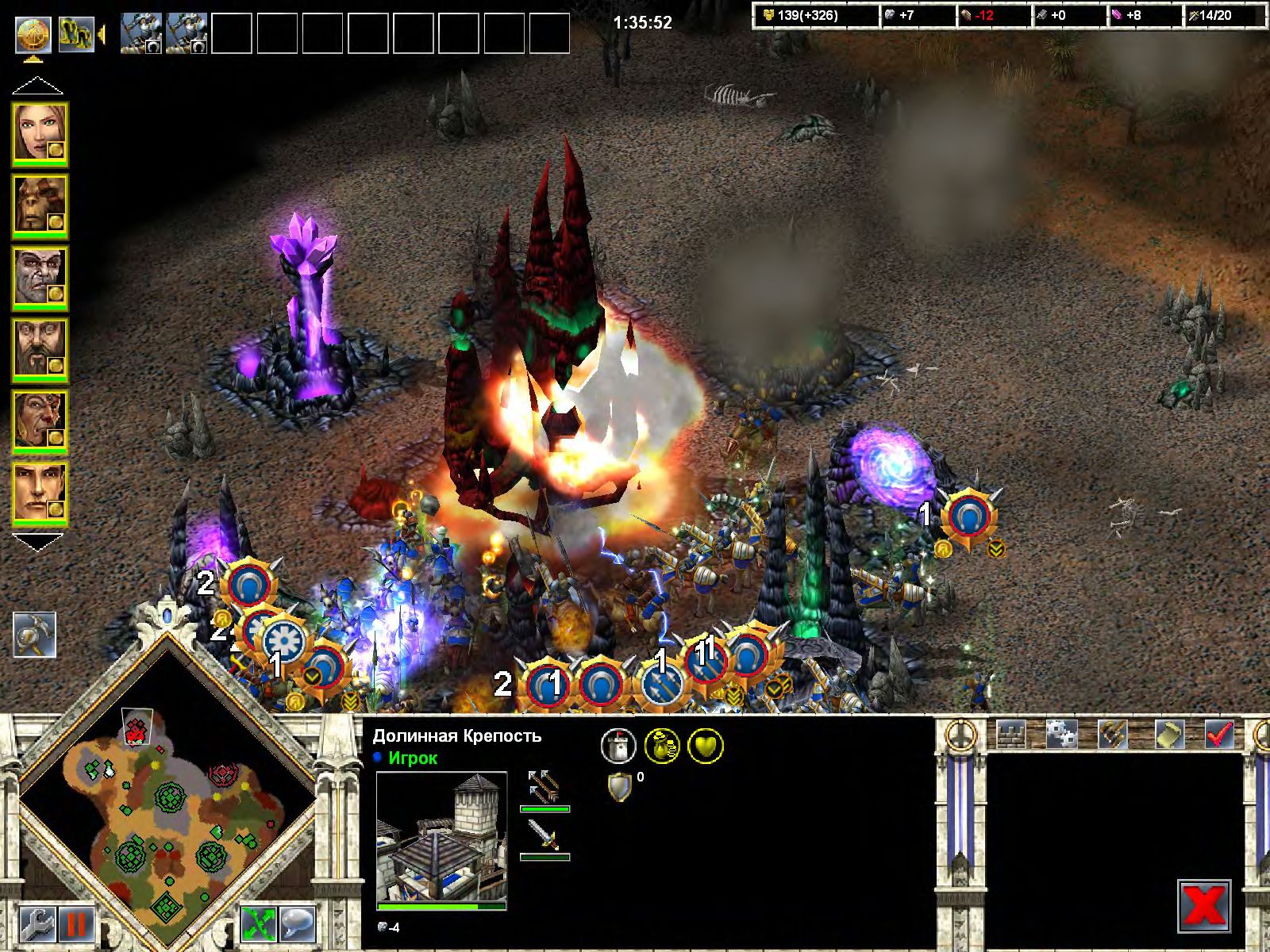The image size is (1270, 952).
Task: Pause the game with the orange pause button
Action: (77, 924)
